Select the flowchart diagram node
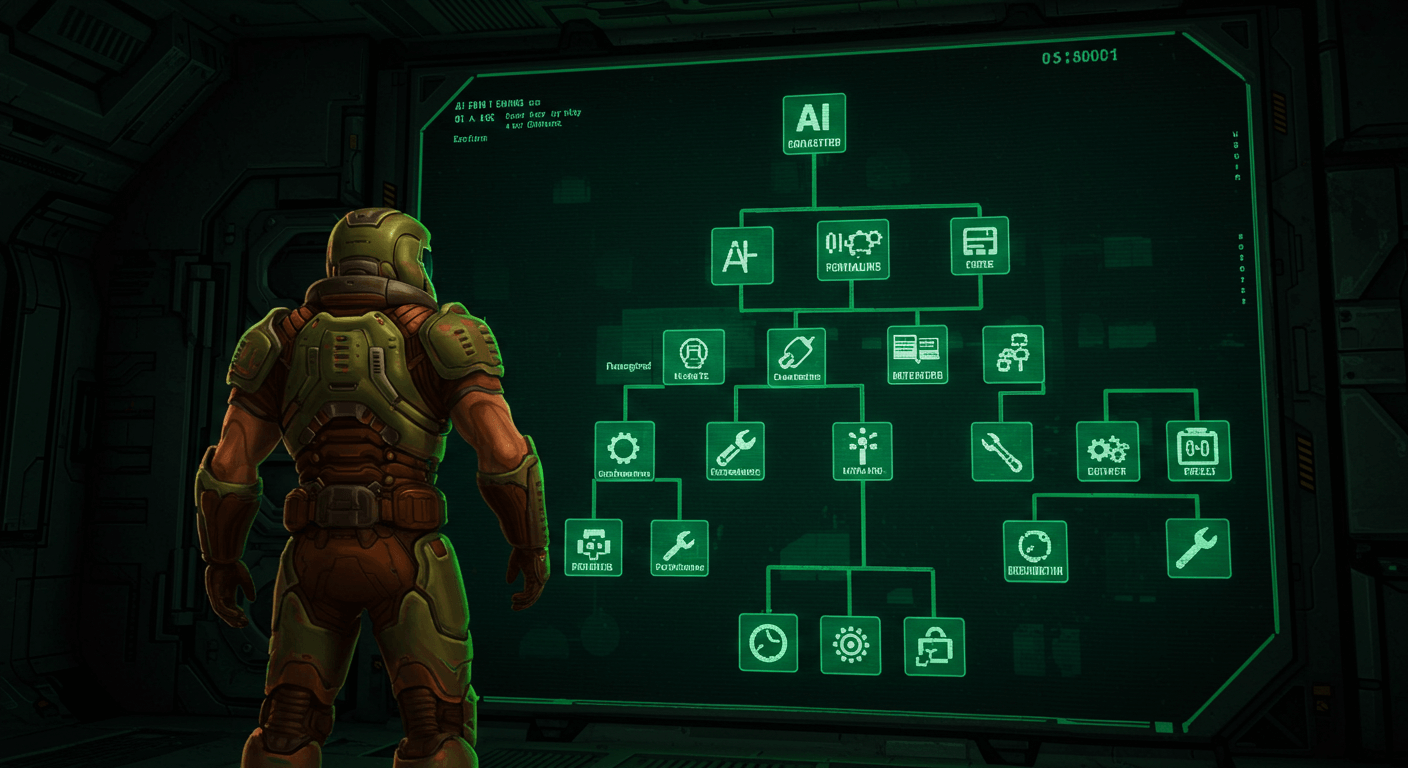 1013,354
